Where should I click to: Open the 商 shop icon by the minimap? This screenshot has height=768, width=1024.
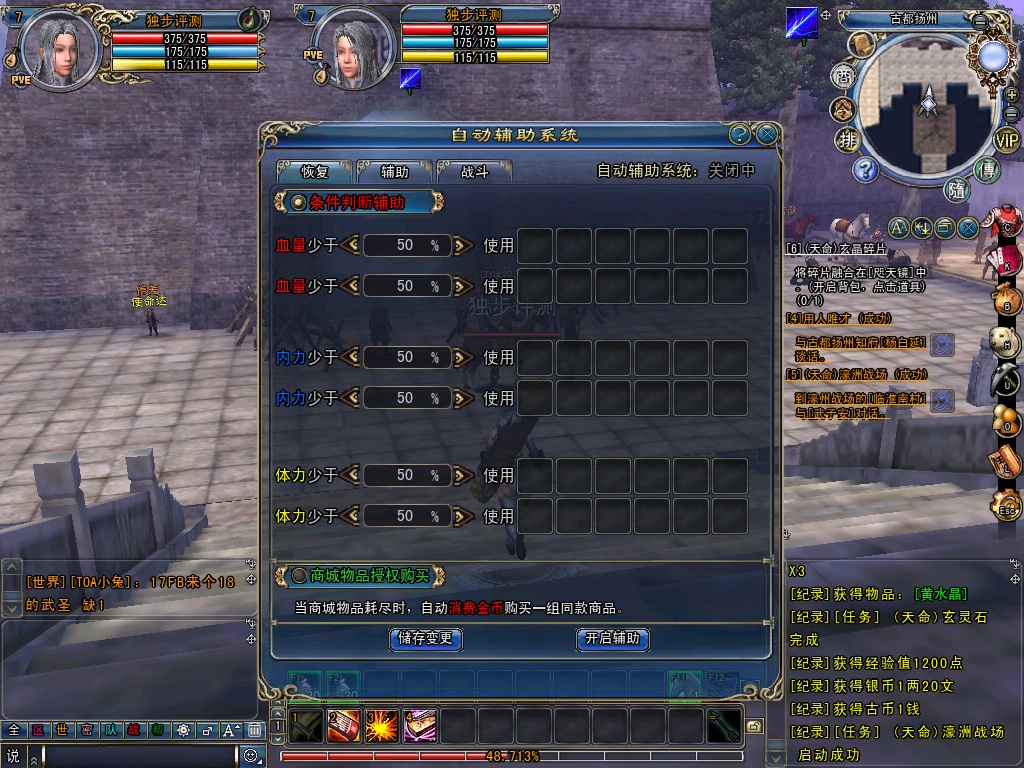[843, 75]
